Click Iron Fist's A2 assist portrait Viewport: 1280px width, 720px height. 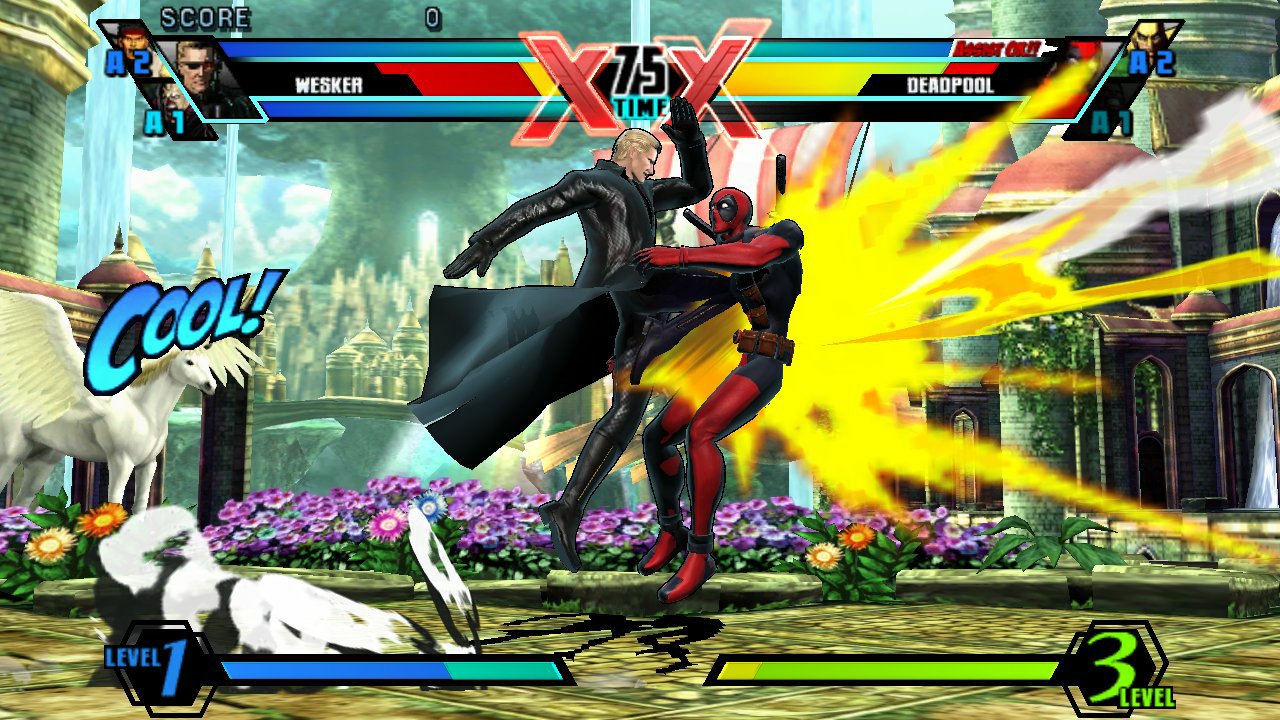[1152, 38]
